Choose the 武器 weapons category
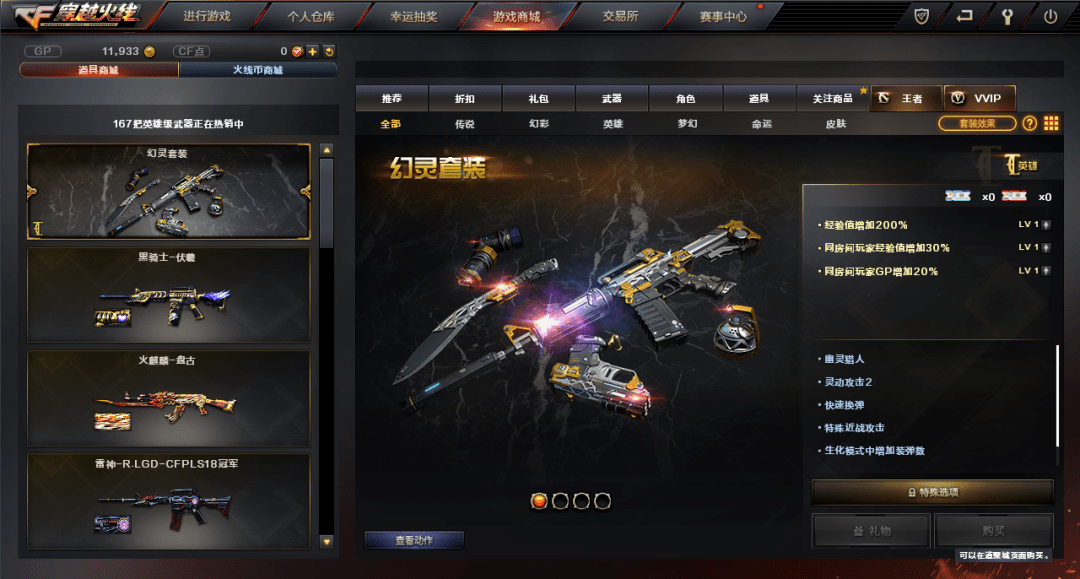 point(612,98)
